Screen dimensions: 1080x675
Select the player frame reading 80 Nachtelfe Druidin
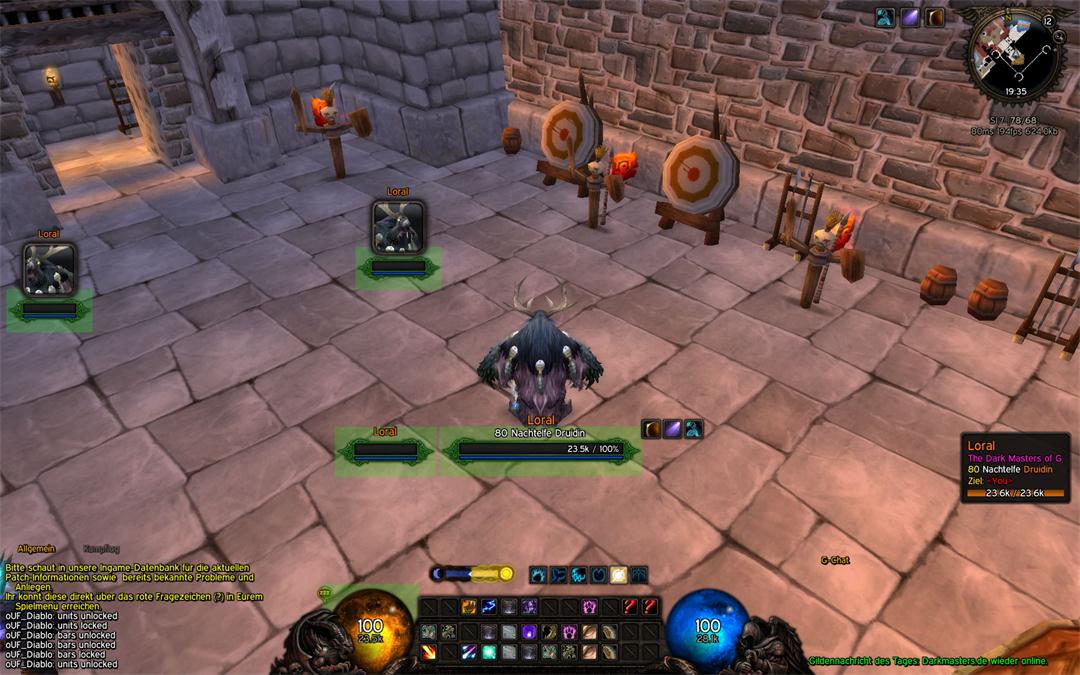(540, 449)
